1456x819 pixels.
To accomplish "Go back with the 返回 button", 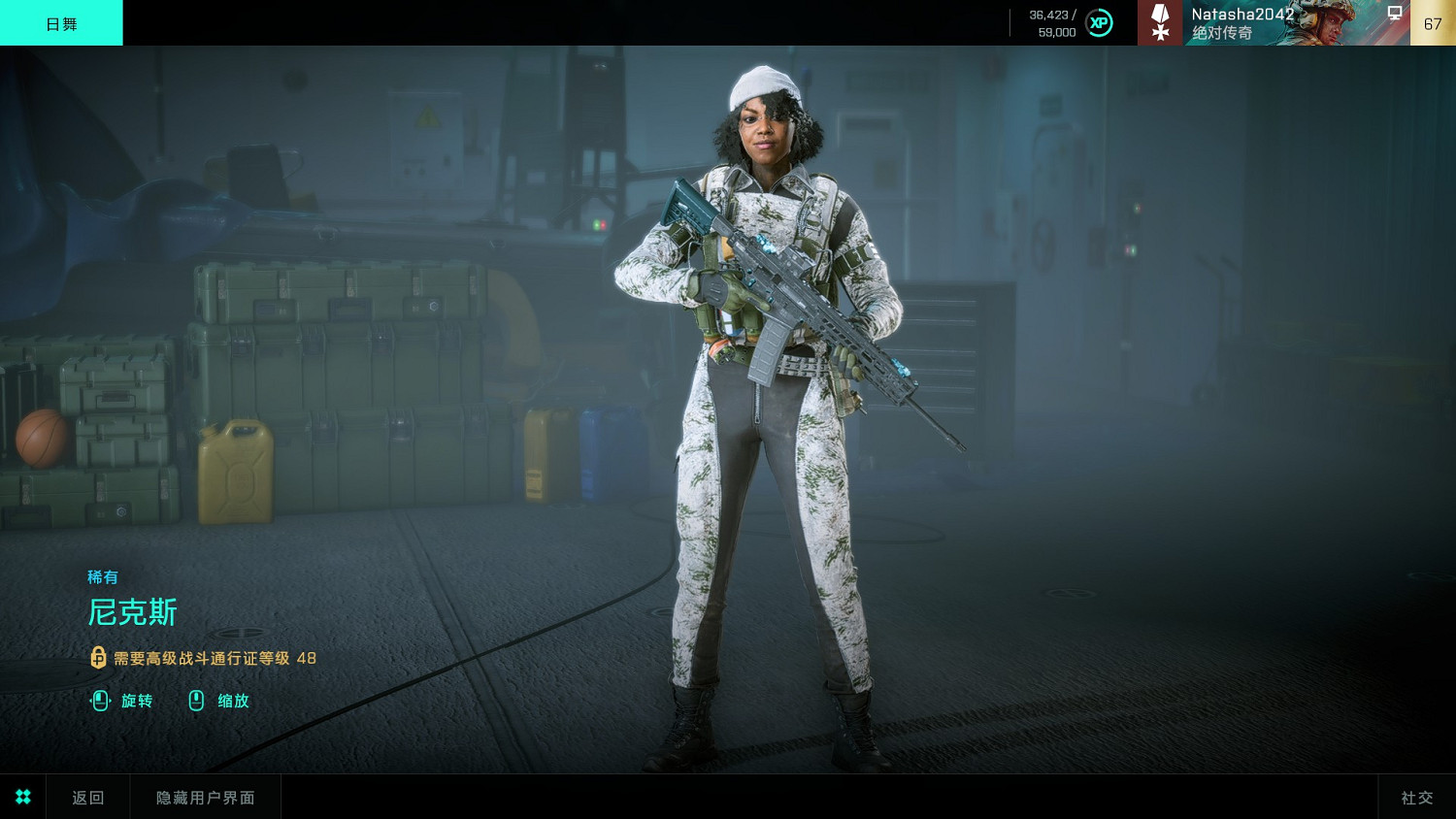I will coord(87,797).
